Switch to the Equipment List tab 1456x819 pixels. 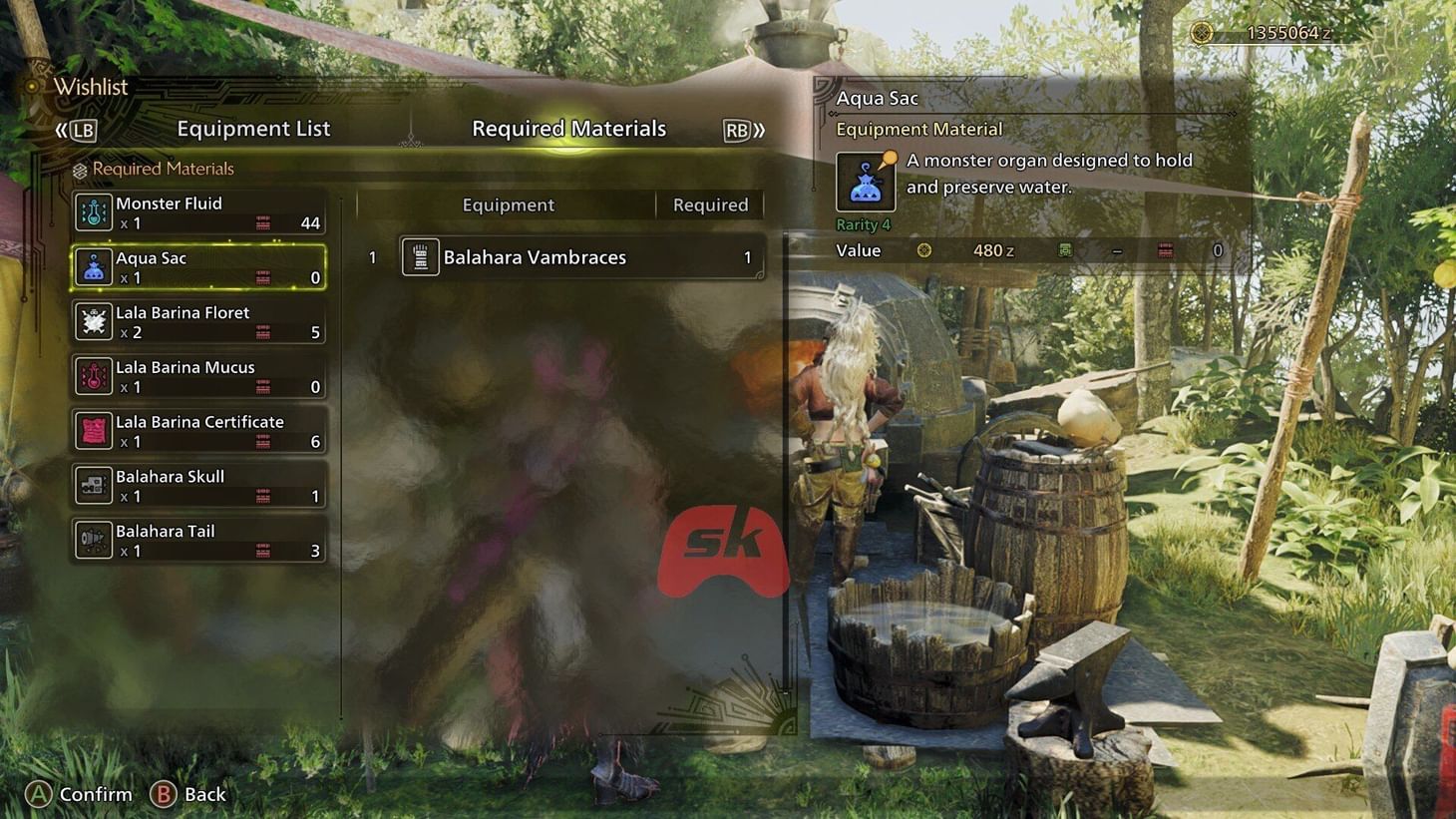(x=253, y=128)
